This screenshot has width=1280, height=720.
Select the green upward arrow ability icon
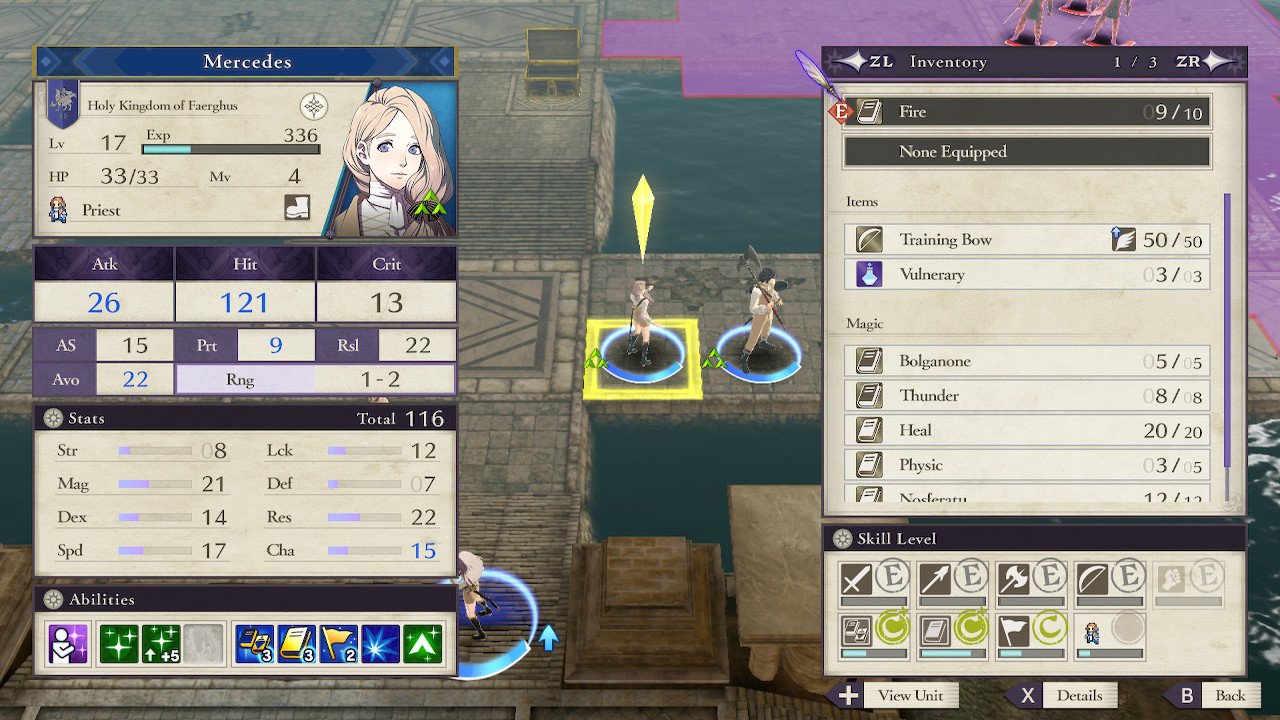point(423,645)
